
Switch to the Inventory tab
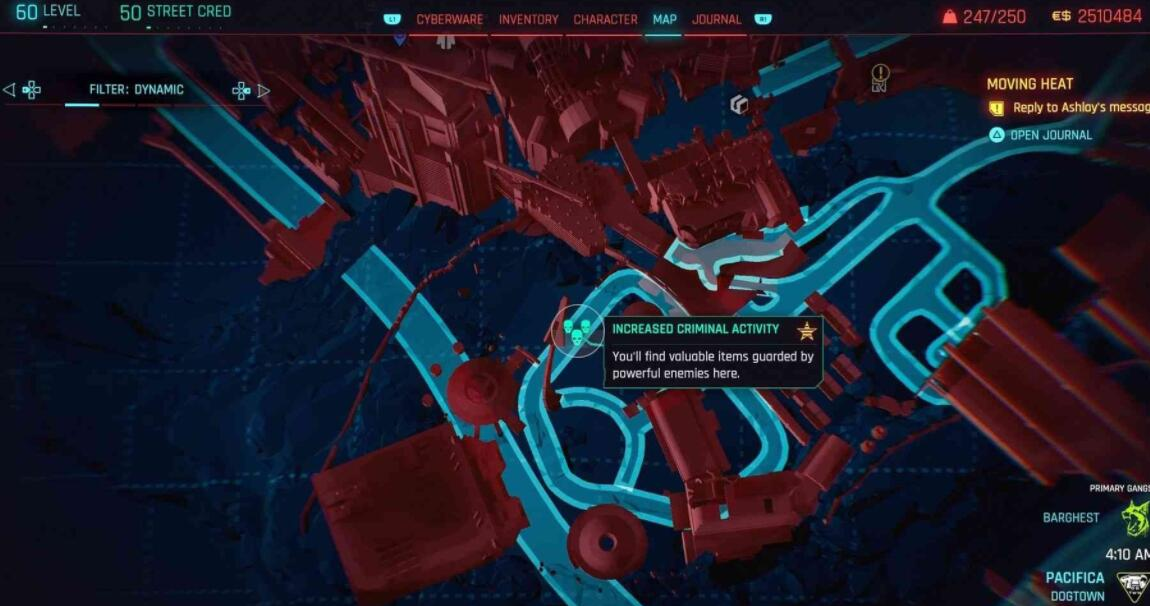coord(528,19)
